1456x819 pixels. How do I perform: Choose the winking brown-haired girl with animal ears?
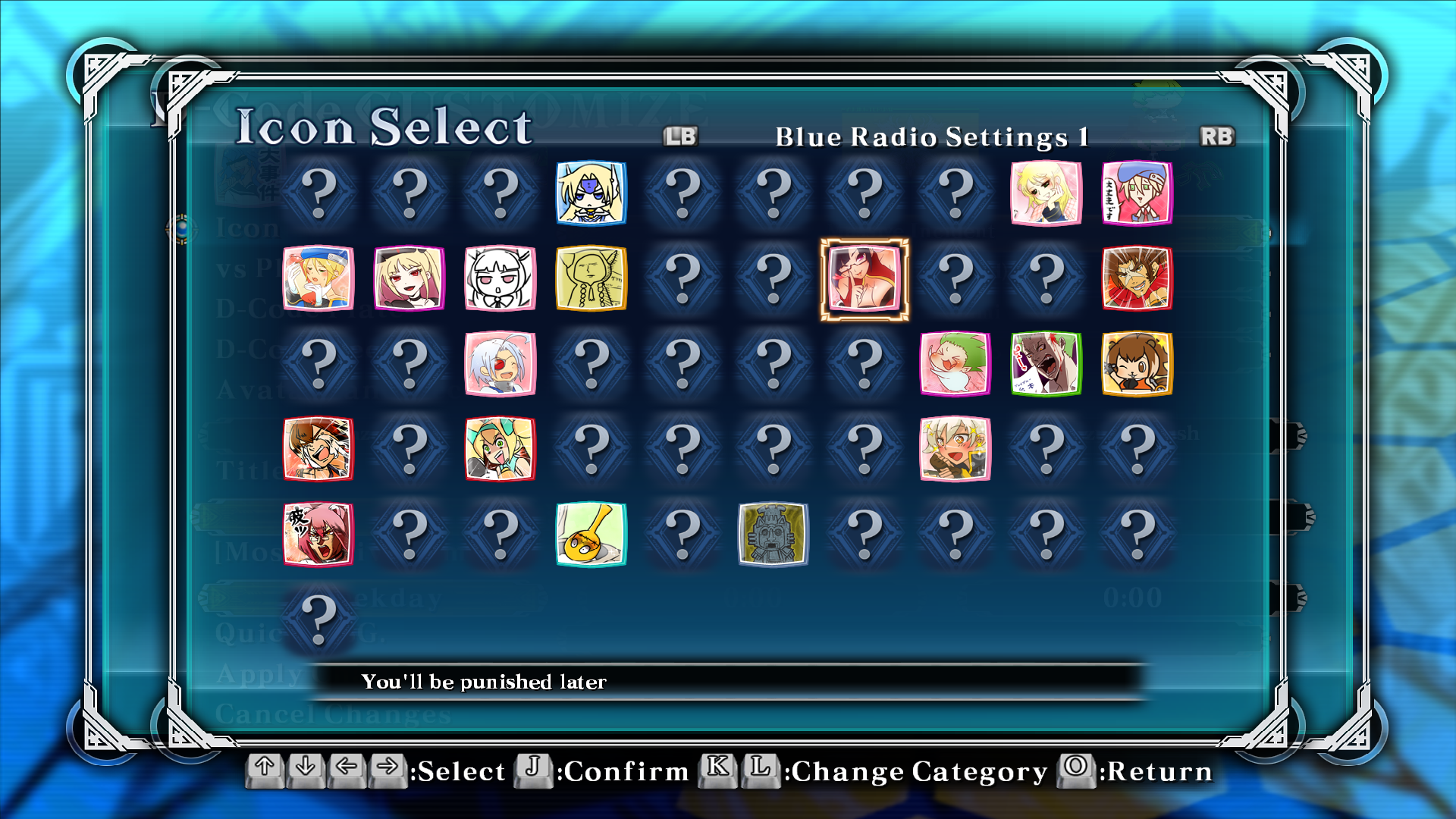(x=1137, y=364)
